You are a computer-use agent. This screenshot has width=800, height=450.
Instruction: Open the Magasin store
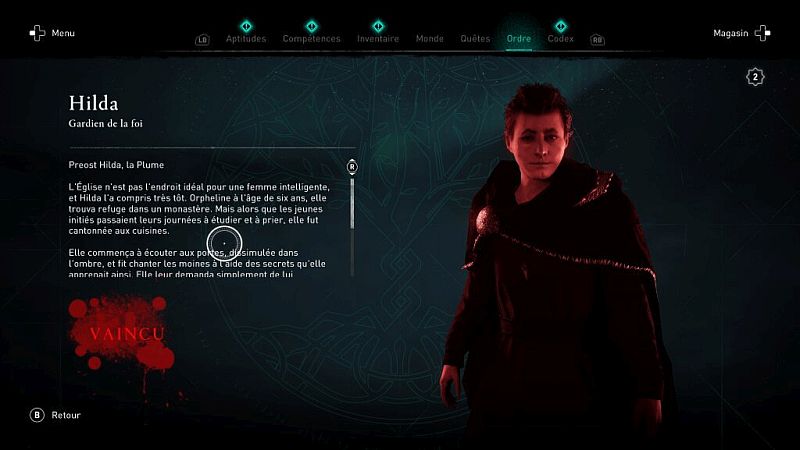pos(741,33)
